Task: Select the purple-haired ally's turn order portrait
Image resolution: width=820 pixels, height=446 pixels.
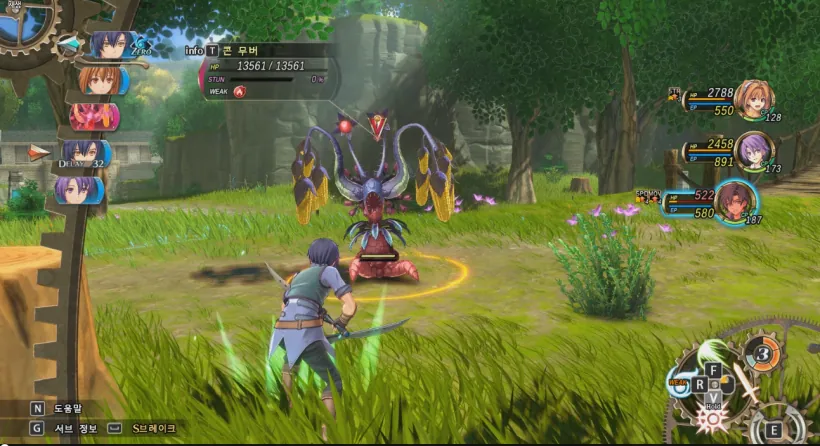Action: [x=79, y=189]
